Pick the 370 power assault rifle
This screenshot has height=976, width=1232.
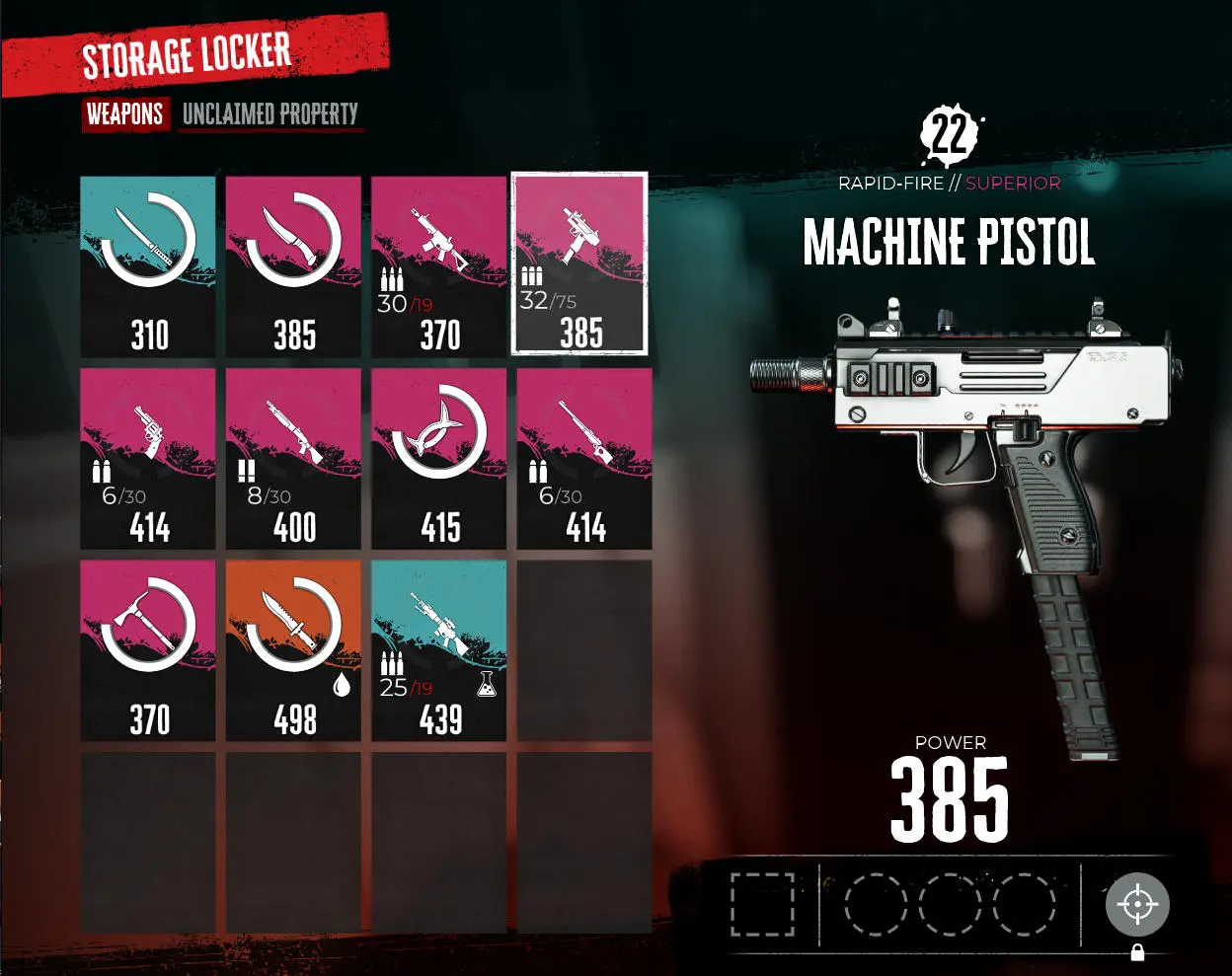[x=438, y=266]
